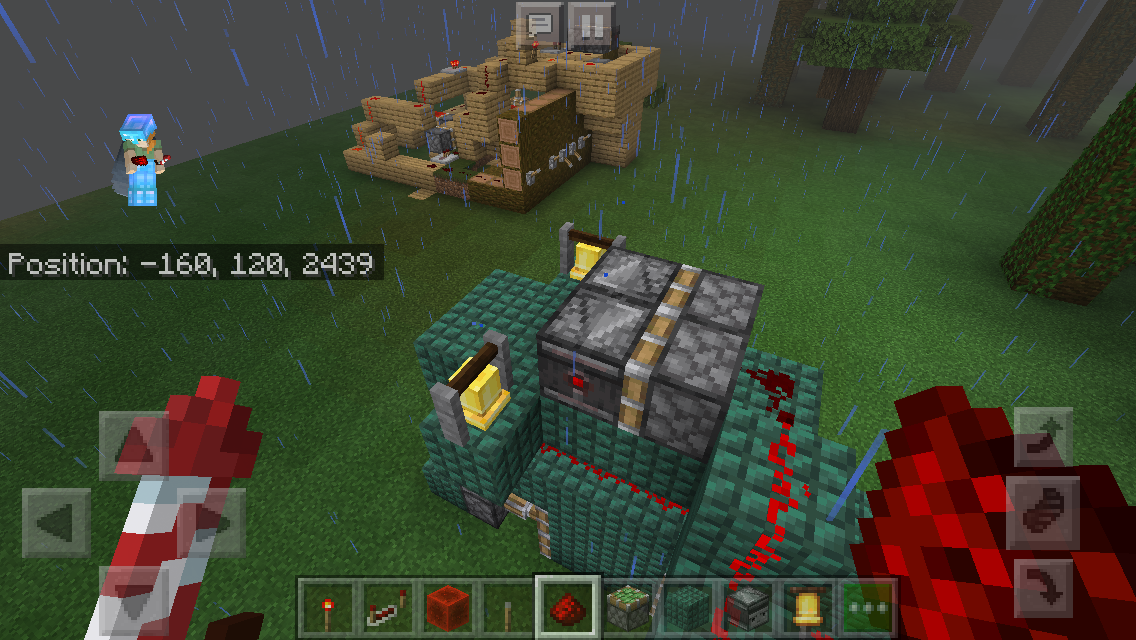Select the redstone torch hotbar slot
The image size is (1136, 640).
(x=327, y=607)
